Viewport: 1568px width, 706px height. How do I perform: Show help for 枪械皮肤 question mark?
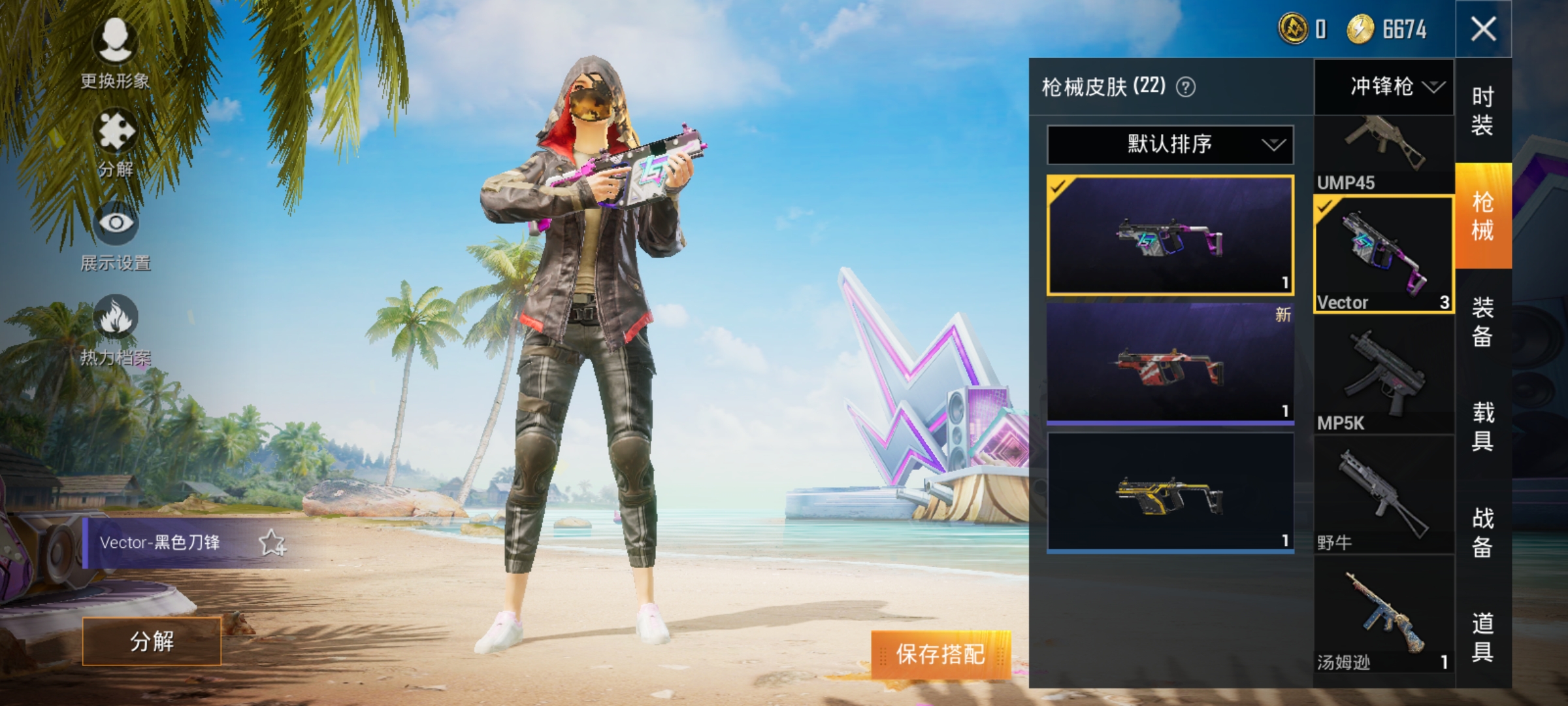pos(1186,87)
